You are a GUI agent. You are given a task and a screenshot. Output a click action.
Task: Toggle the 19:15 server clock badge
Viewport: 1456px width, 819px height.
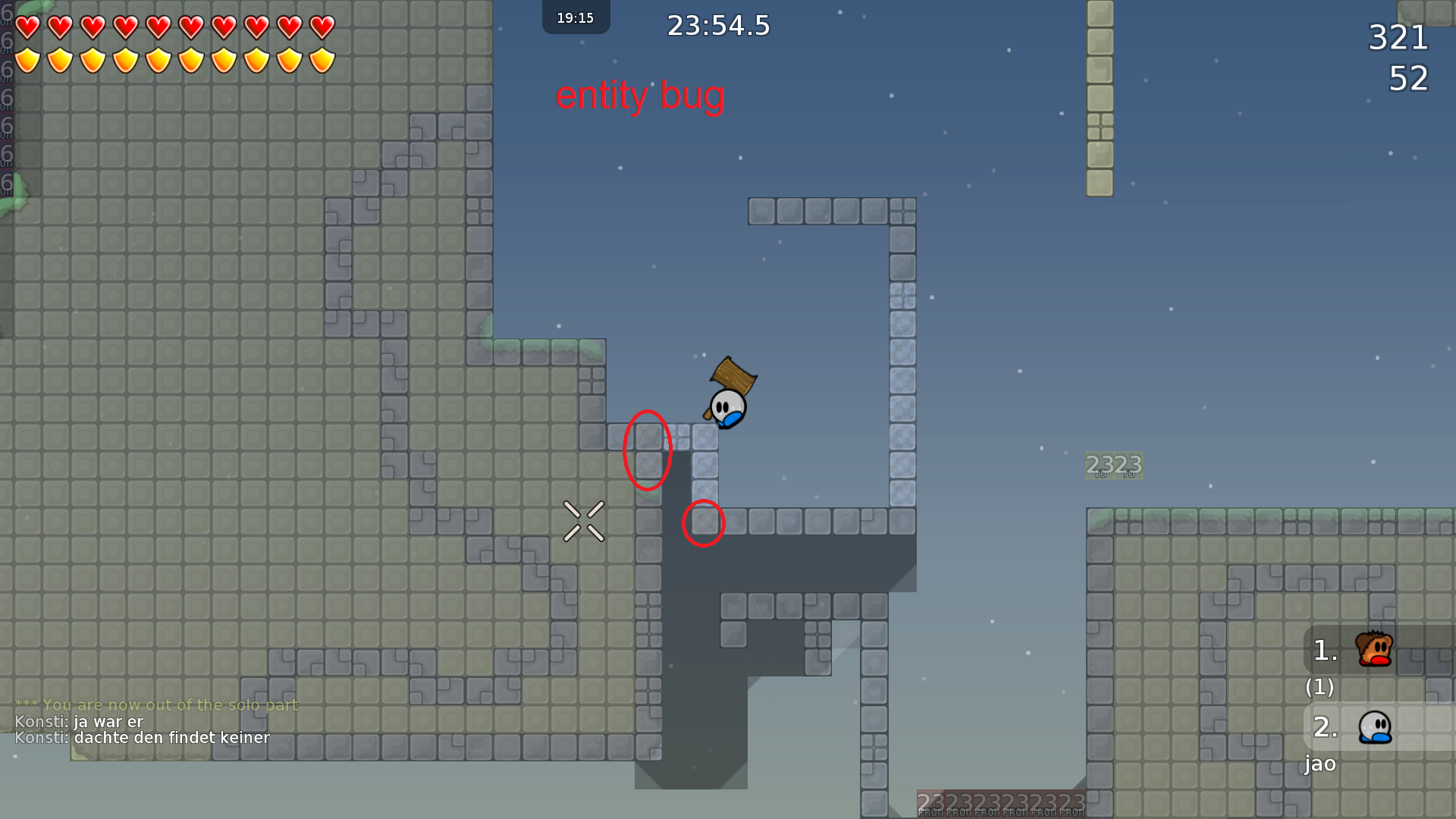point(576,17)
